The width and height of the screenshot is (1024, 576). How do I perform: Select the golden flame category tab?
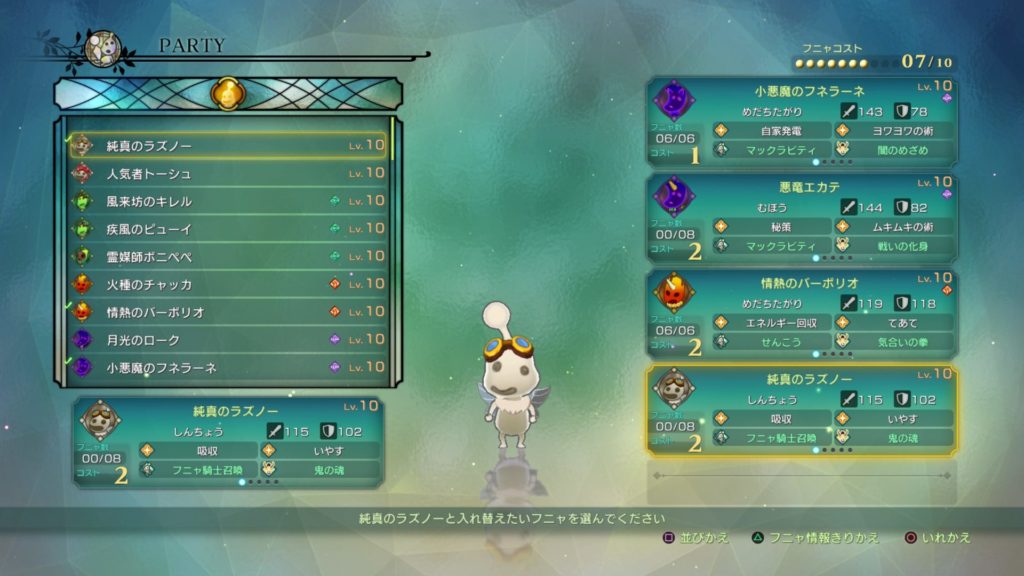(227, 95)
